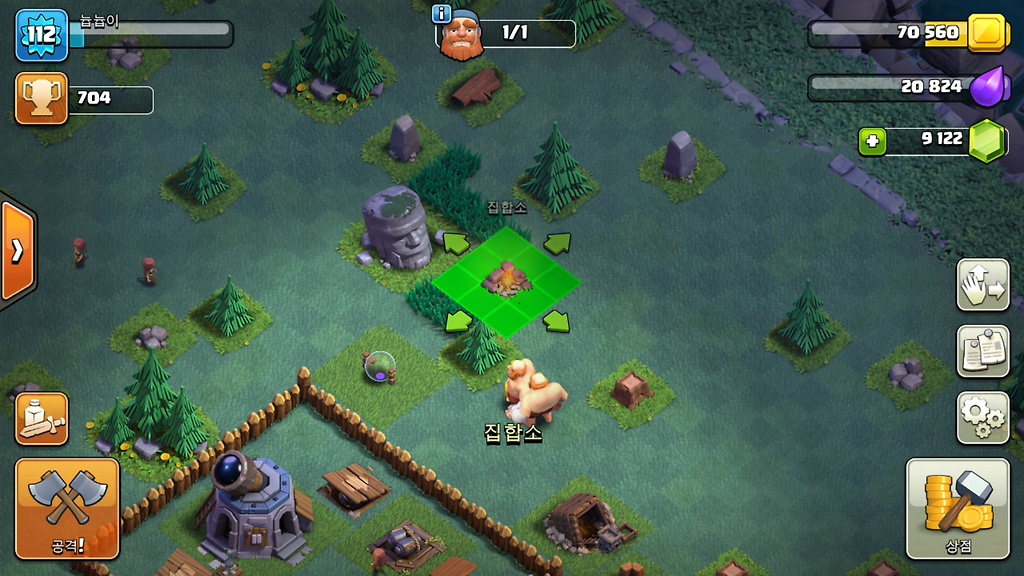Show the builder info icon

(x=441, y=13)
